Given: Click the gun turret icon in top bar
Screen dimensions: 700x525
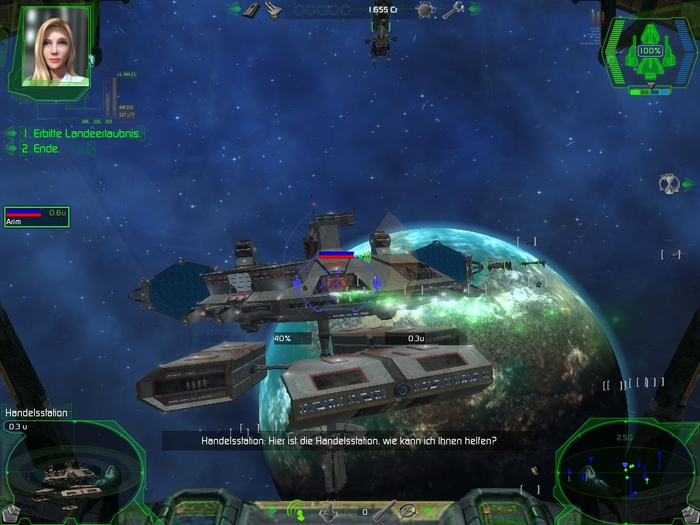Looking at the screenshot, I should (x=275, y=10).
